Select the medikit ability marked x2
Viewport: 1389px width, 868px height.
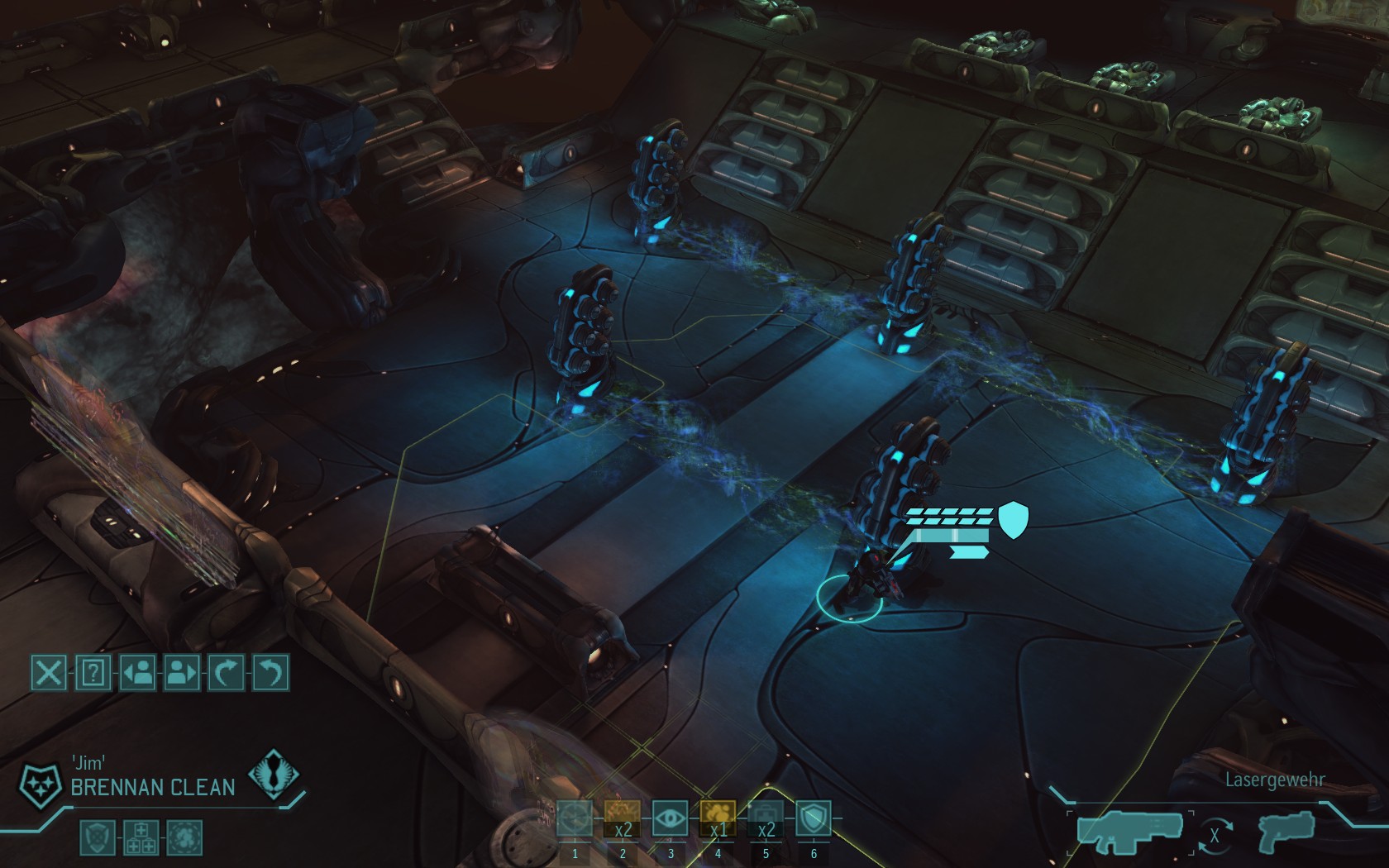tap(766, 820)
